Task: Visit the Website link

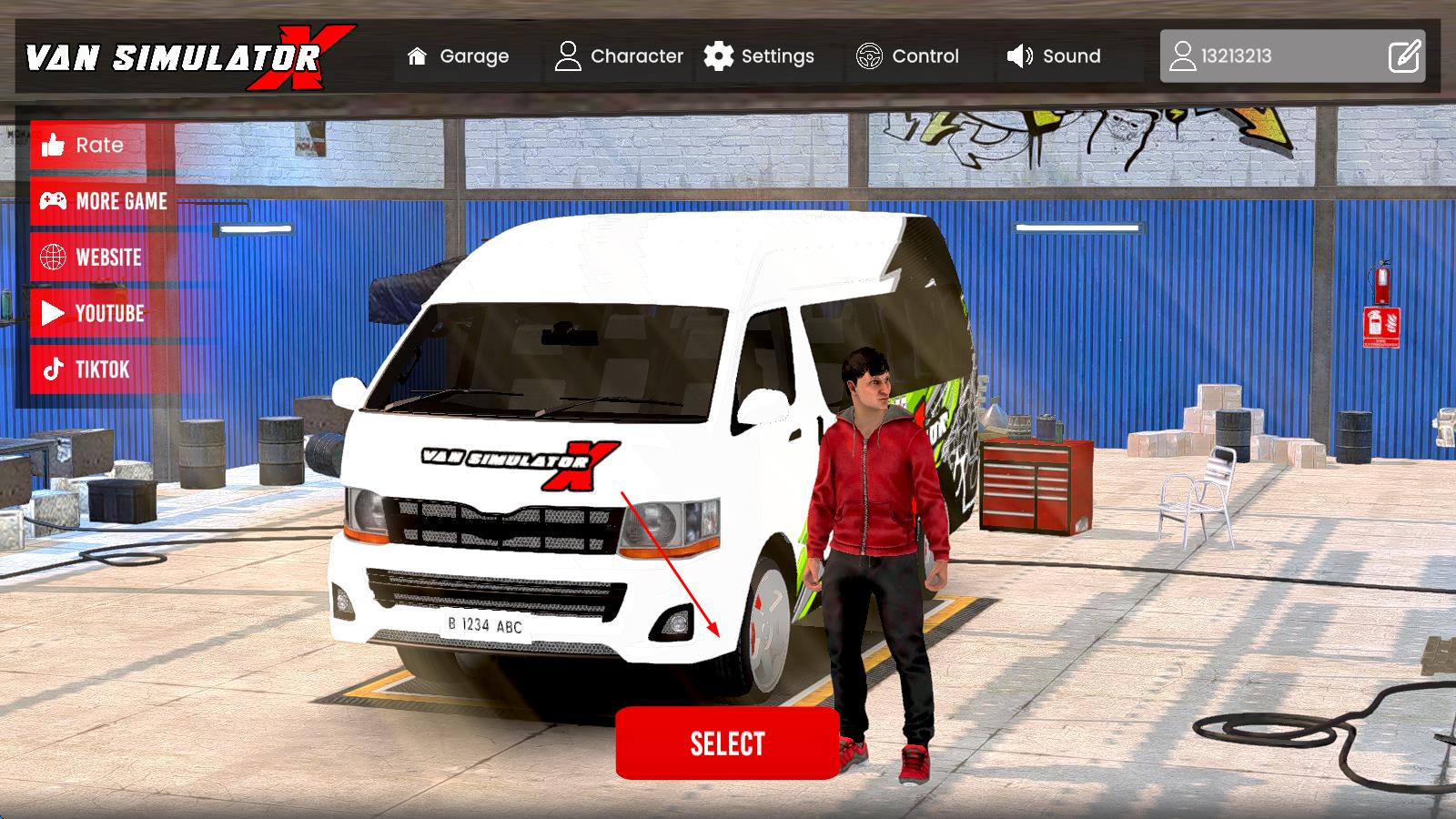Action: pos(91,258)
